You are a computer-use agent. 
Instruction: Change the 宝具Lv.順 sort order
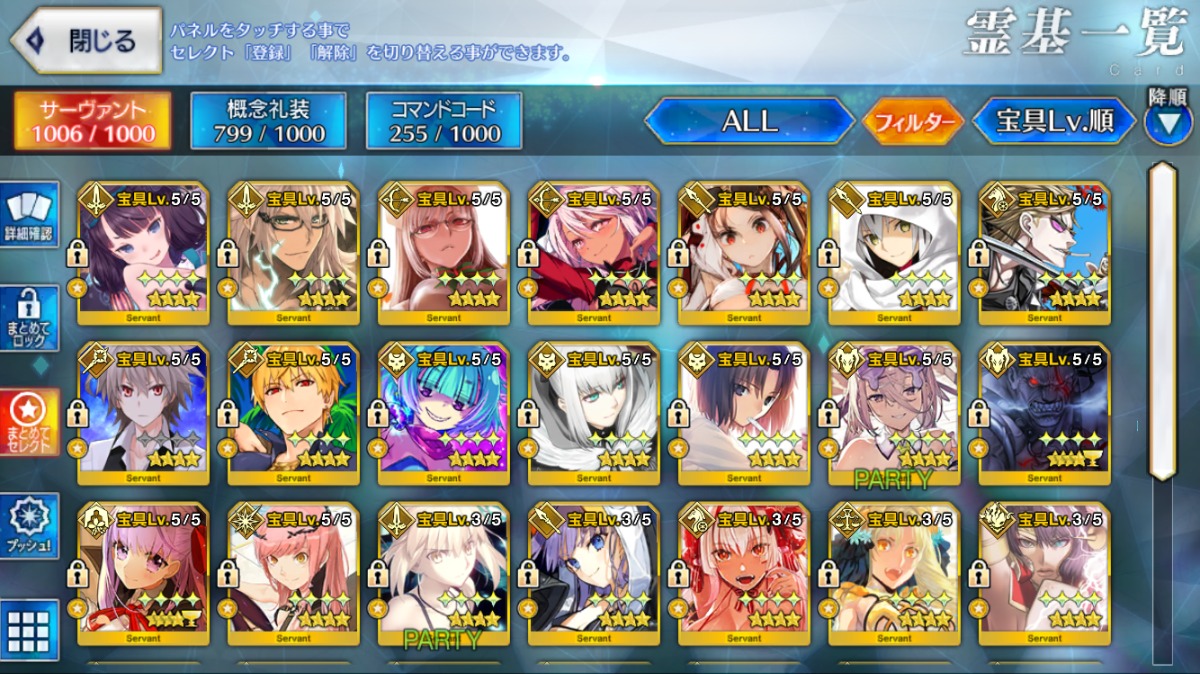1055,122
